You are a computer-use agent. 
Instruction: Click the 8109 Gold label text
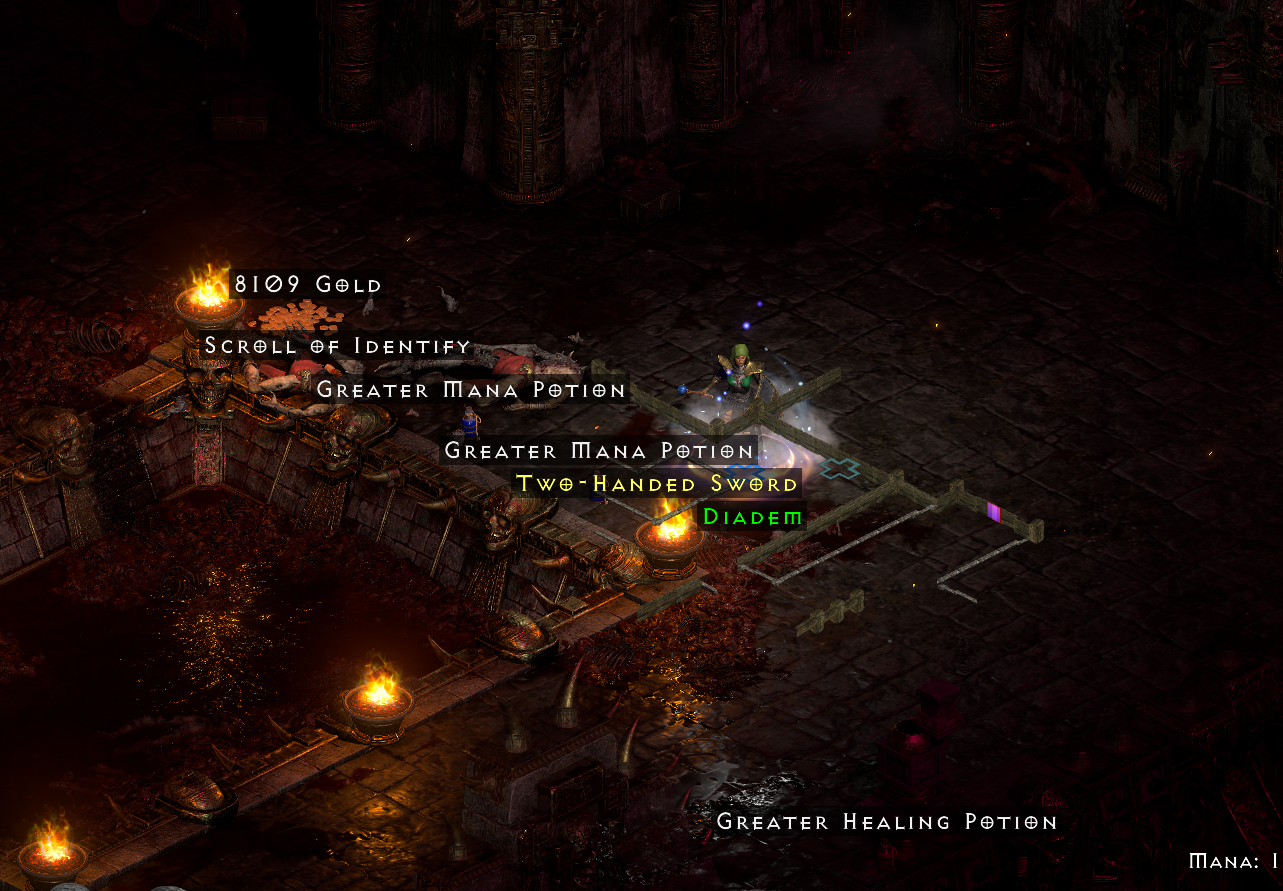tap(306, 284)
